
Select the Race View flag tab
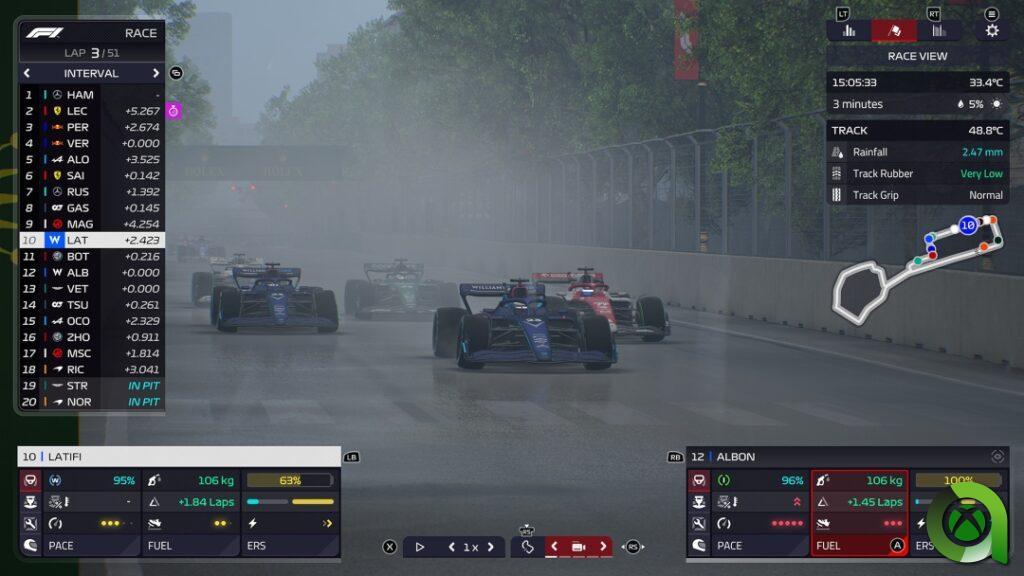pyautogui.click(x=894, y=30)
